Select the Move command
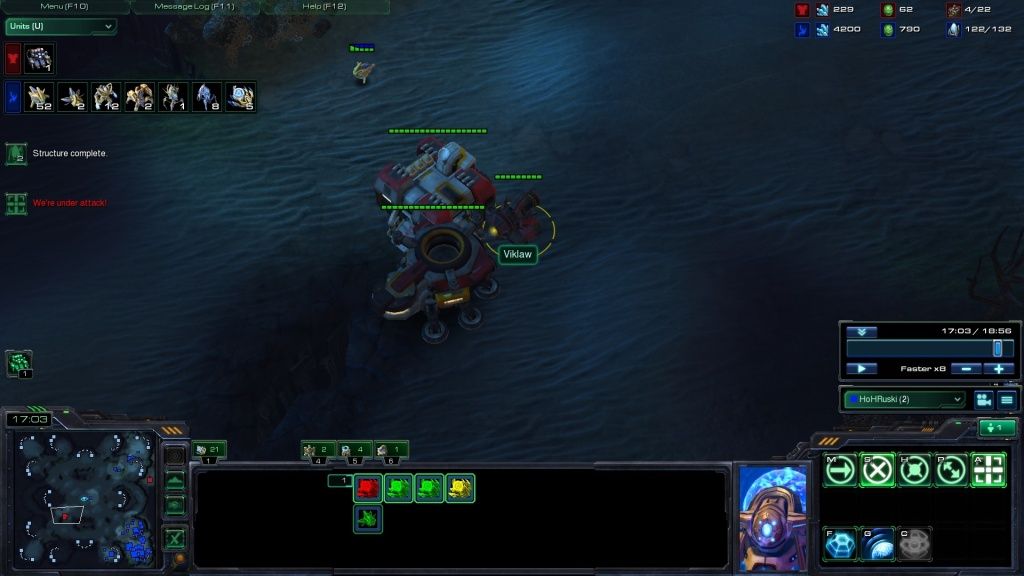Screen dimensions: 1024x576 point(840,469)
